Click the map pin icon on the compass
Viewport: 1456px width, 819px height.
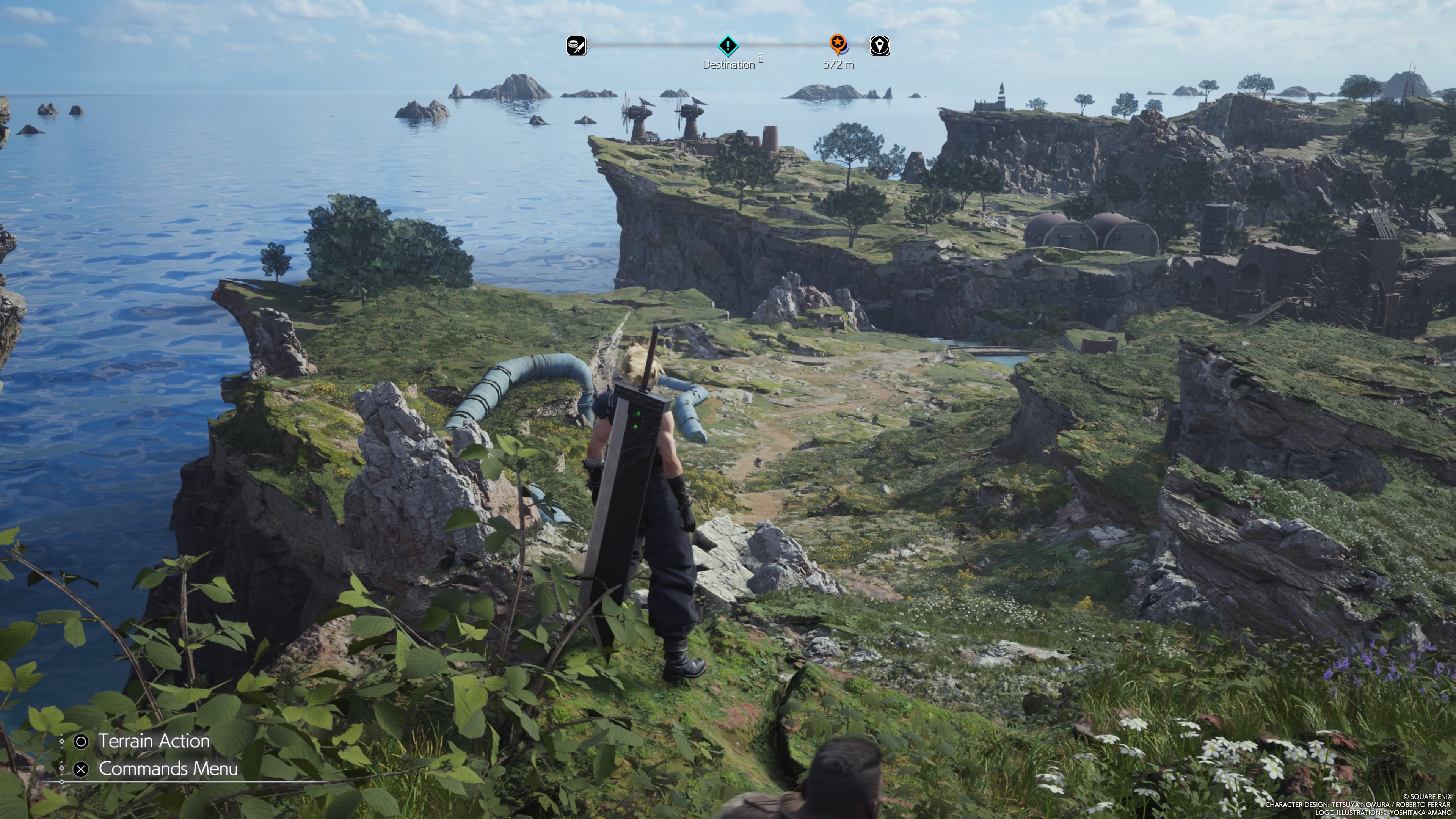click(880, 45)
